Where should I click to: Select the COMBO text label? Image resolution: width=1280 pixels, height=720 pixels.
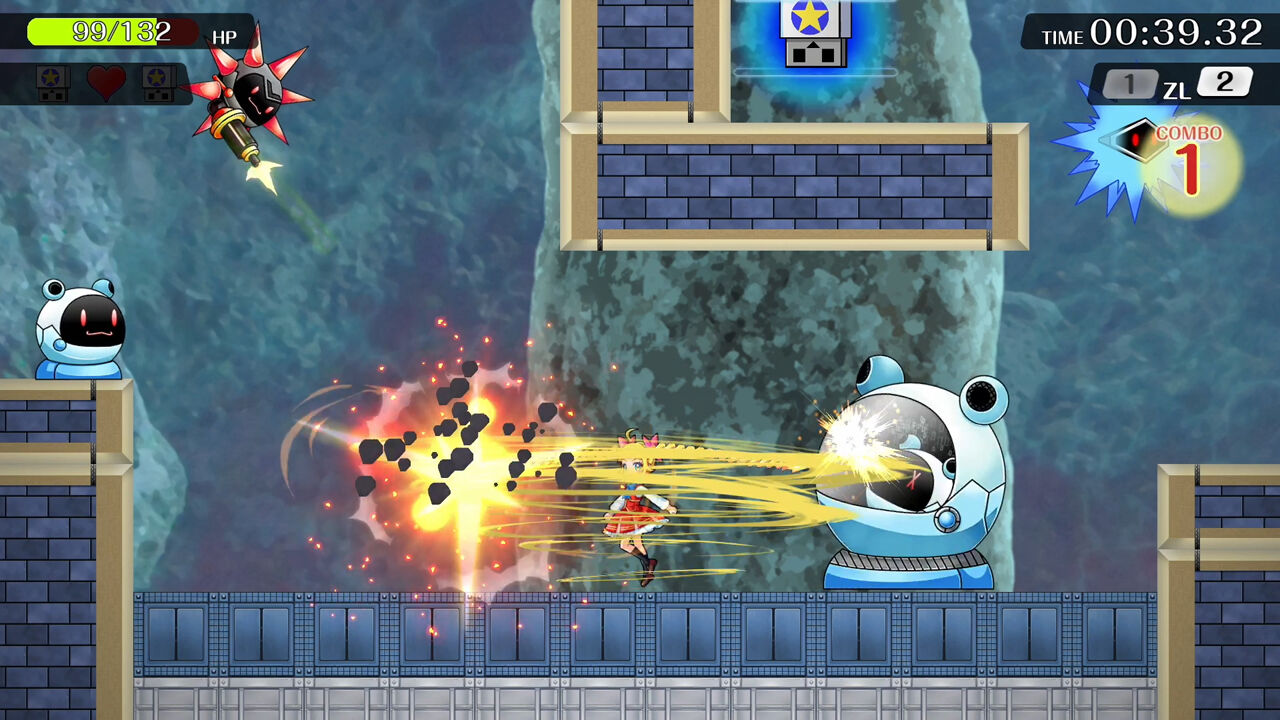[x=1192, y=134]
